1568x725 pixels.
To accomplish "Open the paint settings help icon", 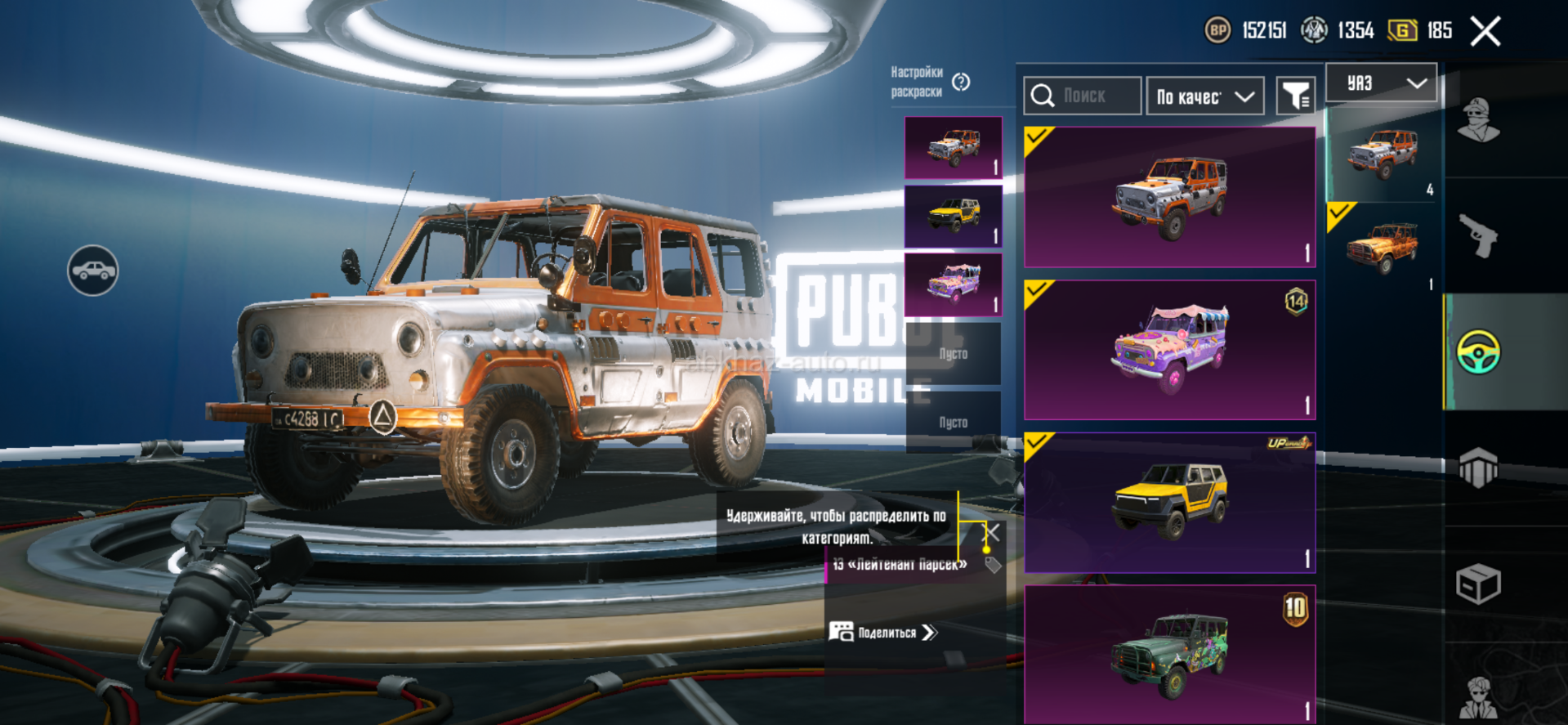I will [962, 82].
